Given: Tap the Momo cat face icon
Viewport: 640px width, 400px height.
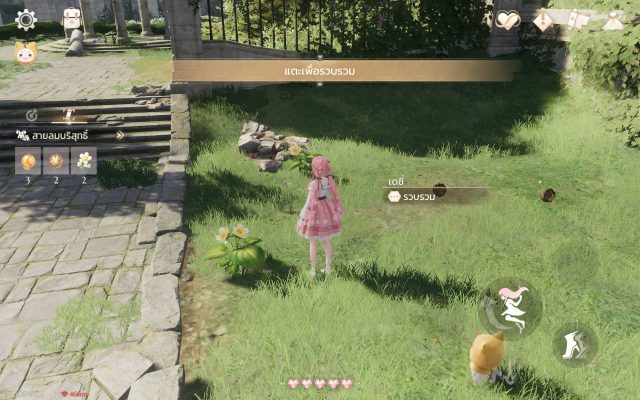Looking at the screenshot, I should coord(25,52).
